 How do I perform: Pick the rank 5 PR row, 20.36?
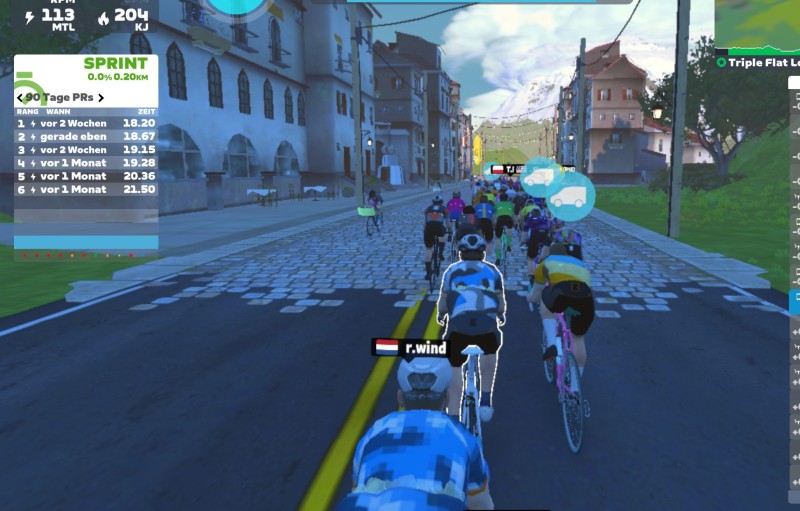pyautogui.click(x=86, y=176)
